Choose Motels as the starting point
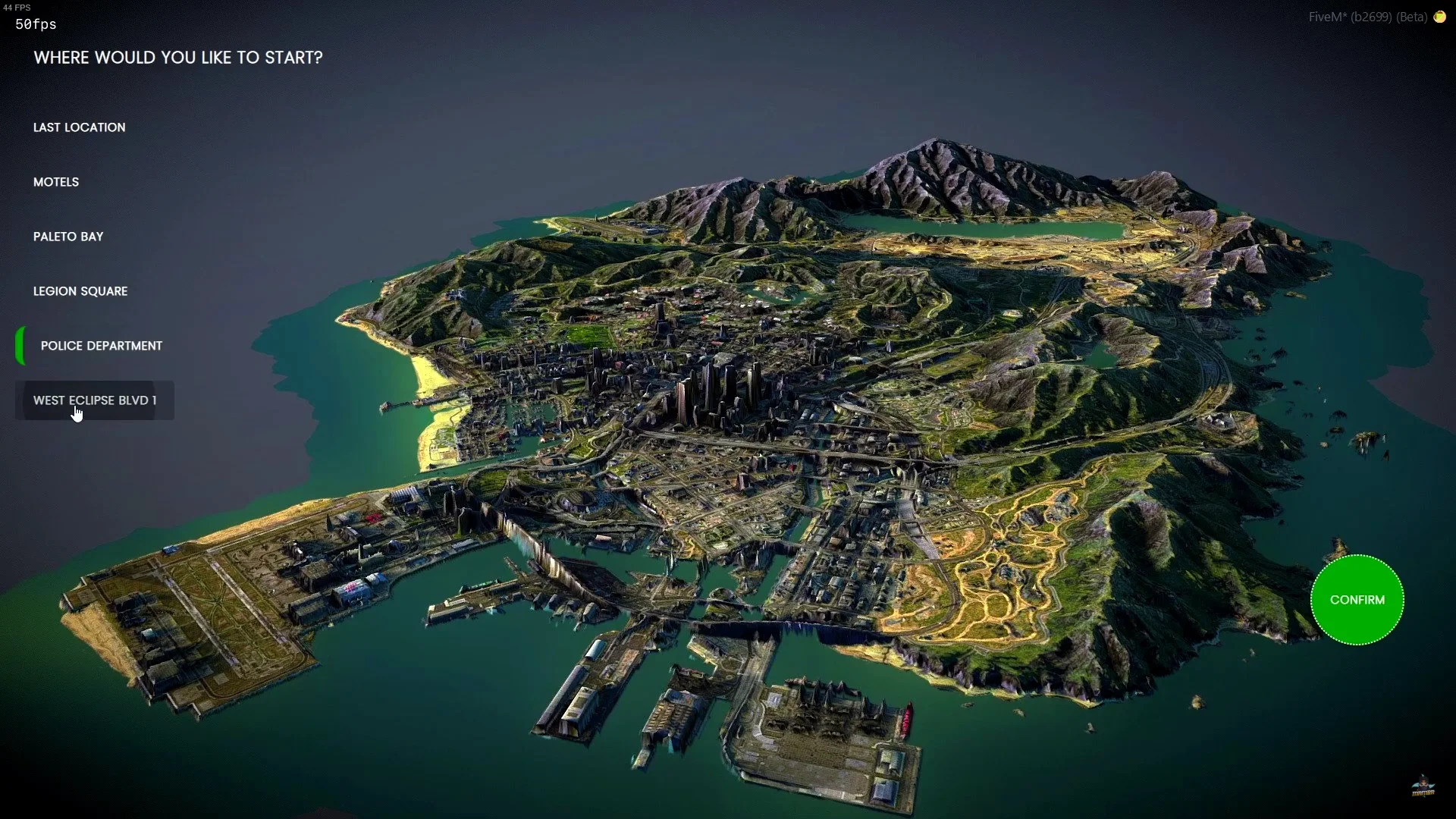The width and height of the screenshot is (1456, 819). point(56,182)
